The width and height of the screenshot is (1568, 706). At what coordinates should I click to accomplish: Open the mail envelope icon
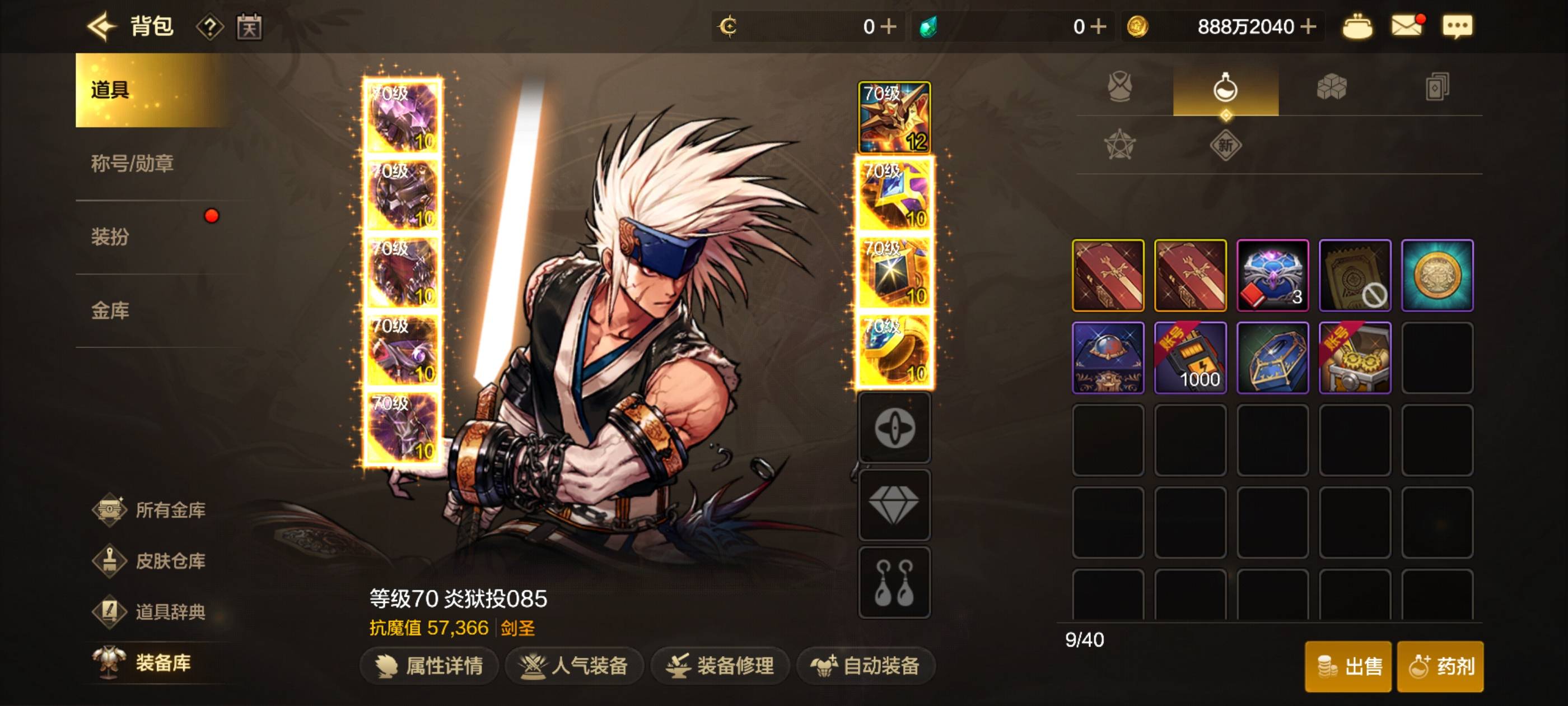pos(1407,26)
